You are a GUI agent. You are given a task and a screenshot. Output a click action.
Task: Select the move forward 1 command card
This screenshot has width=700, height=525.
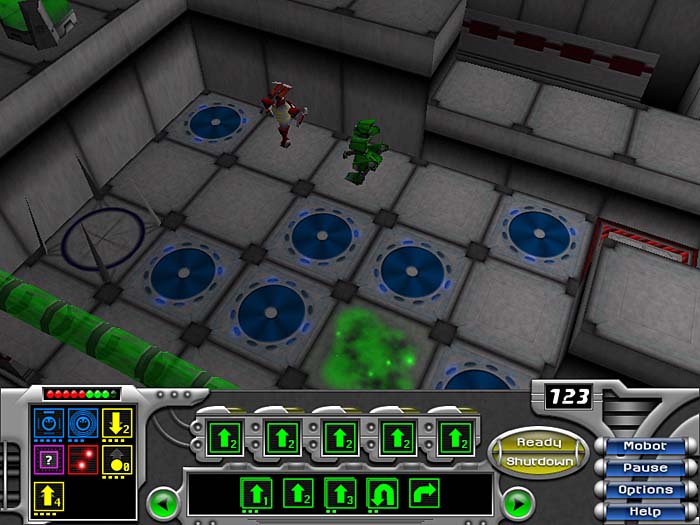click(256, 493)
